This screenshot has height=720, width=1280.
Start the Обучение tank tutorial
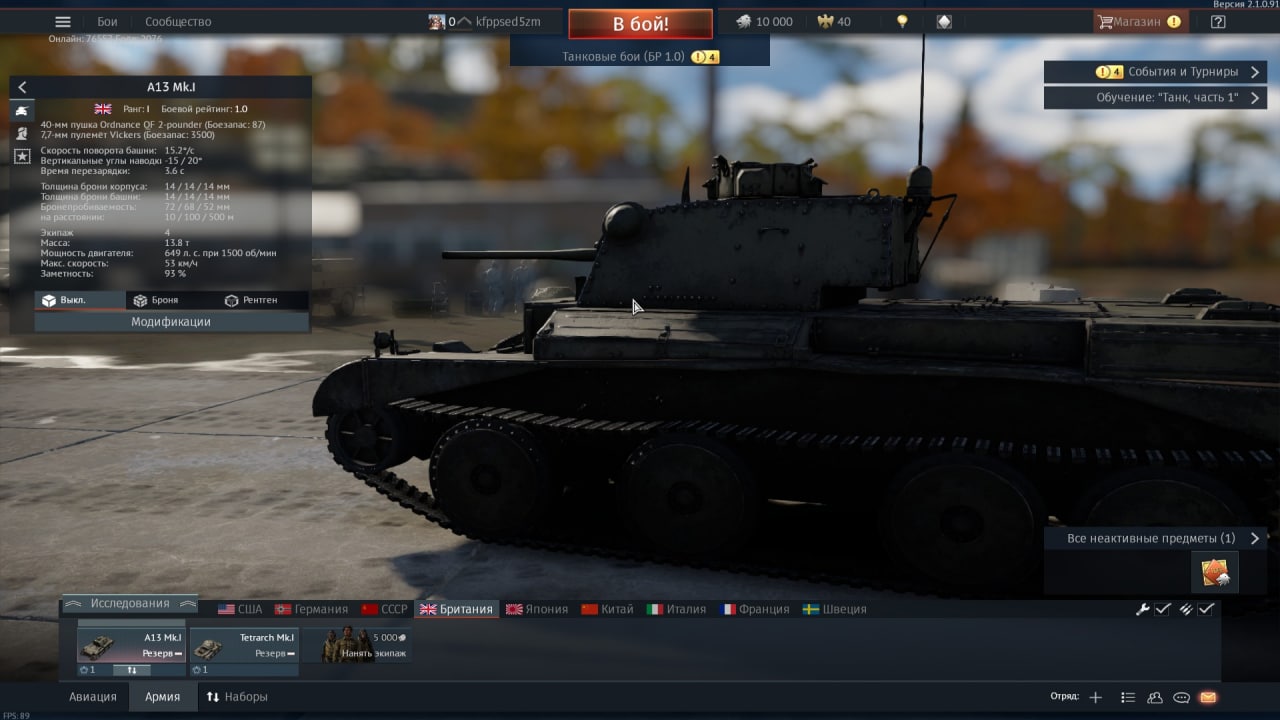point(1155,98)
